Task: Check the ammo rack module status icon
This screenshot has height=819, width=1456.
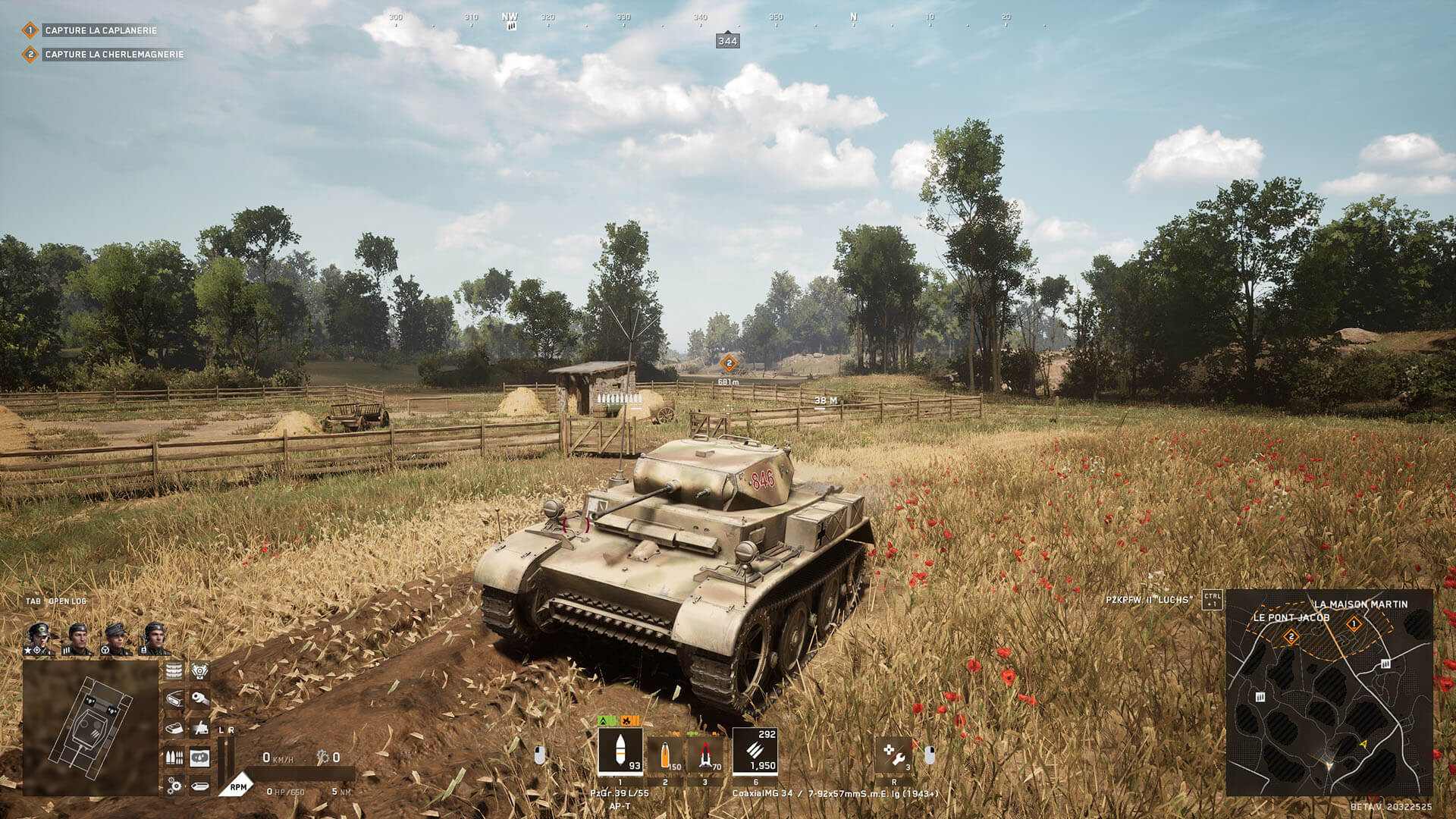Action: [x=174, y=757]
